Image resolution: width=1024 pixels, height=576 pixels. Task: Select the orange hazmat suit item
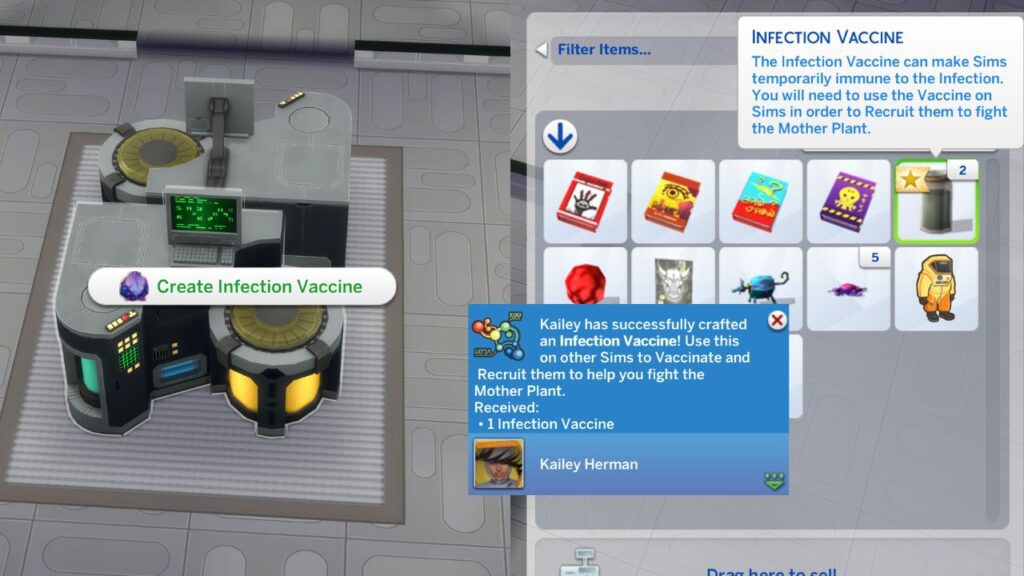click(x=936, y=288)
